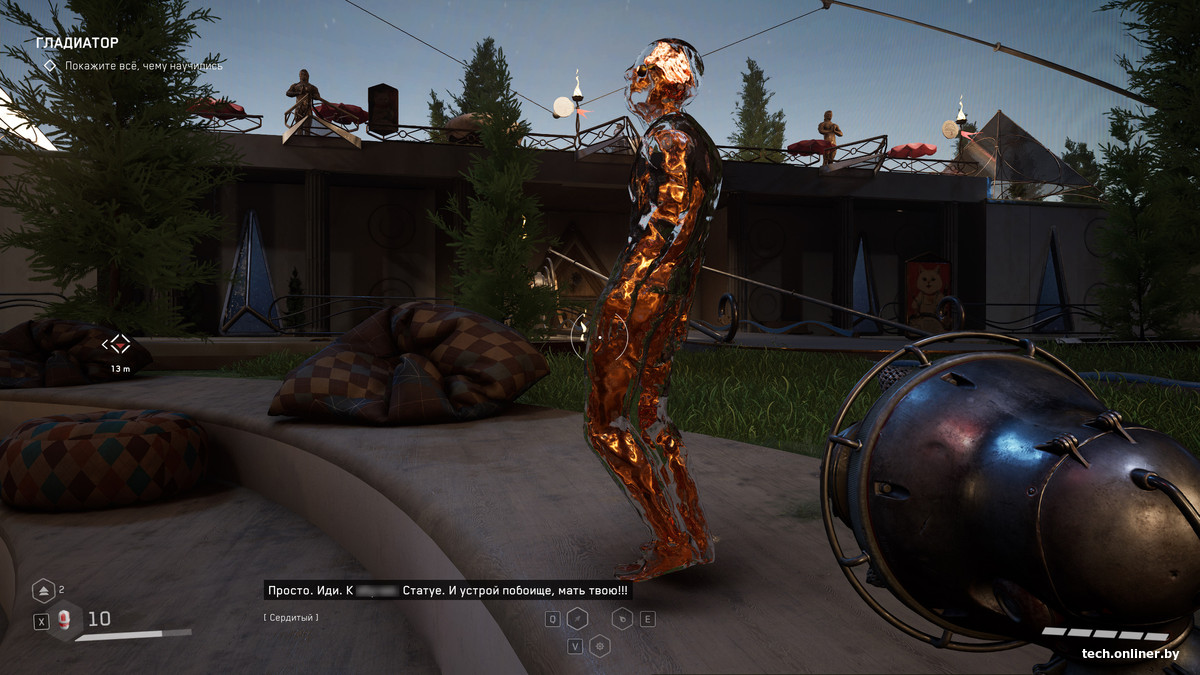Use the red health capsule hexagon icon
This screenshot has width=1200, height=675.
pyautogui.click(x=65, y=621)
